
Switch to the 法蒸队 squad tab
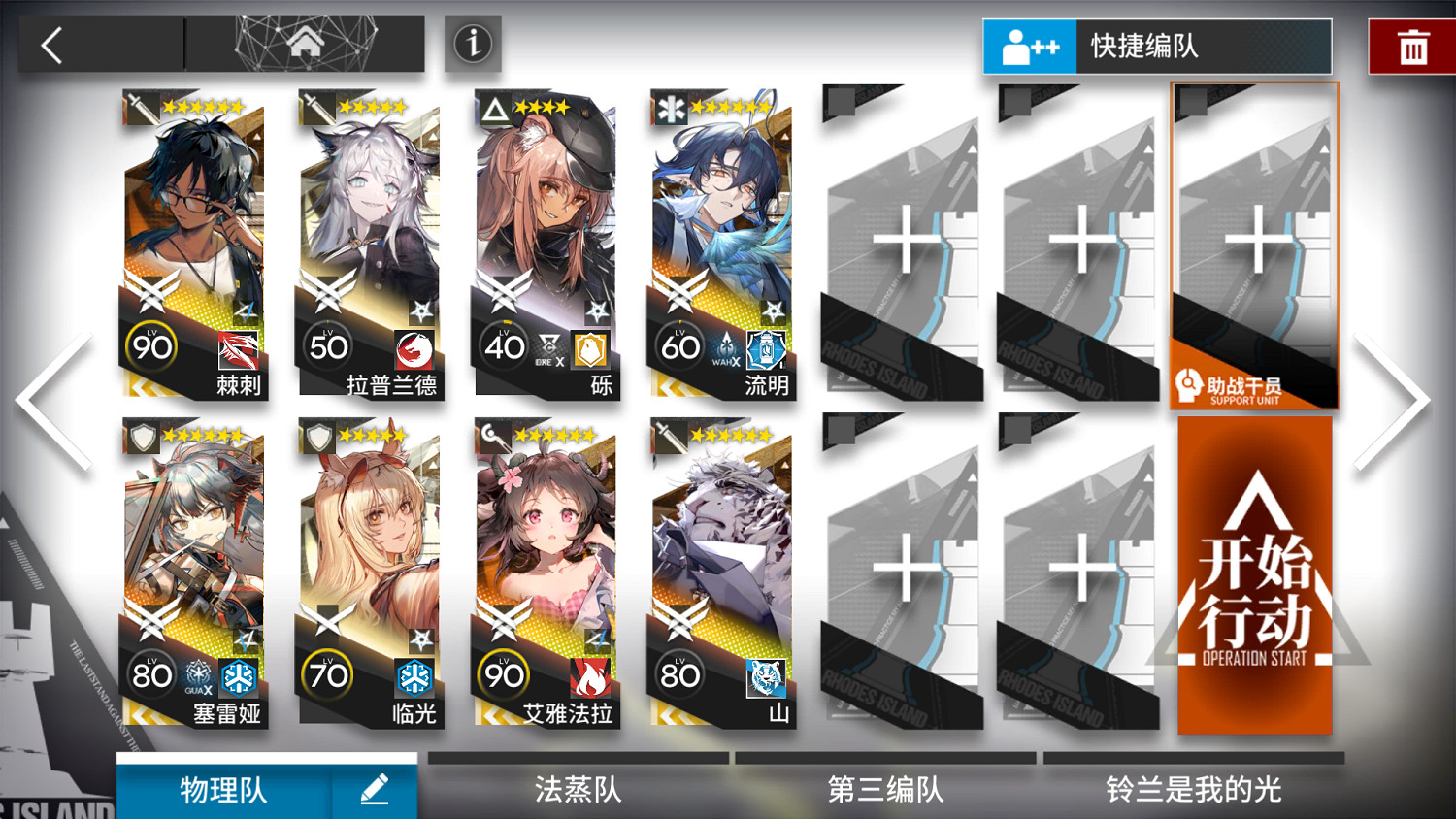[x=578, y=790]
